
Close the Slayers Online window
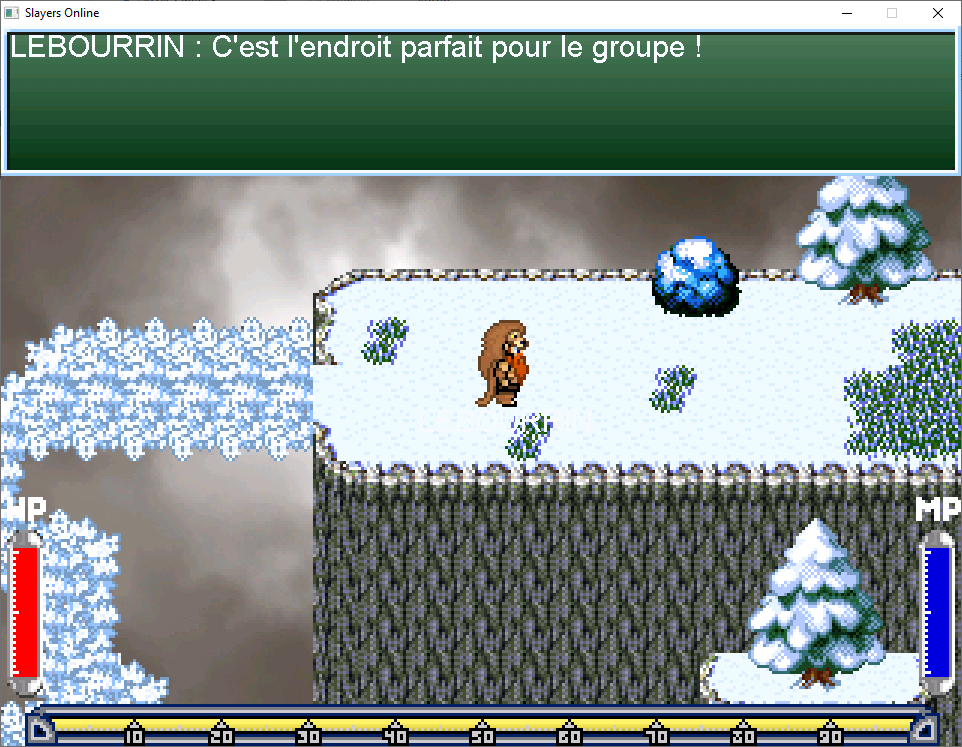(937, 13)
